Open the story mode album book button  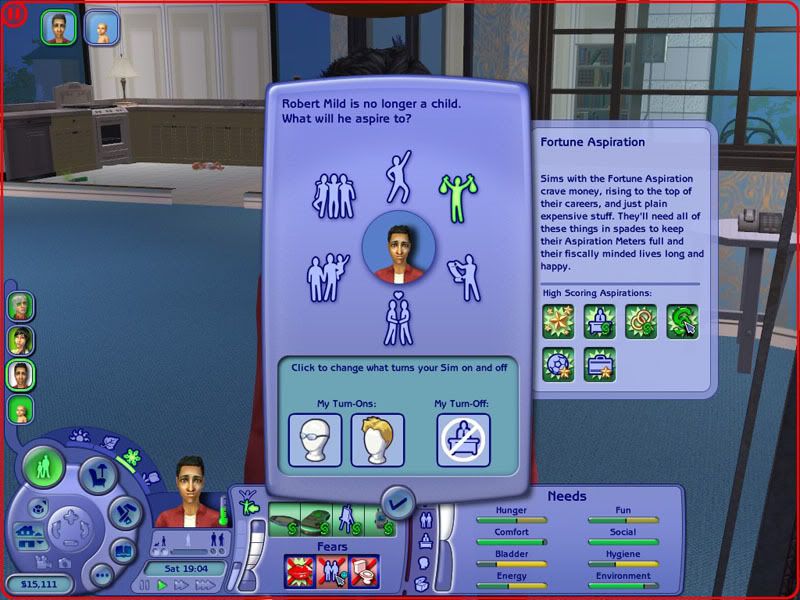coord(121,551)
